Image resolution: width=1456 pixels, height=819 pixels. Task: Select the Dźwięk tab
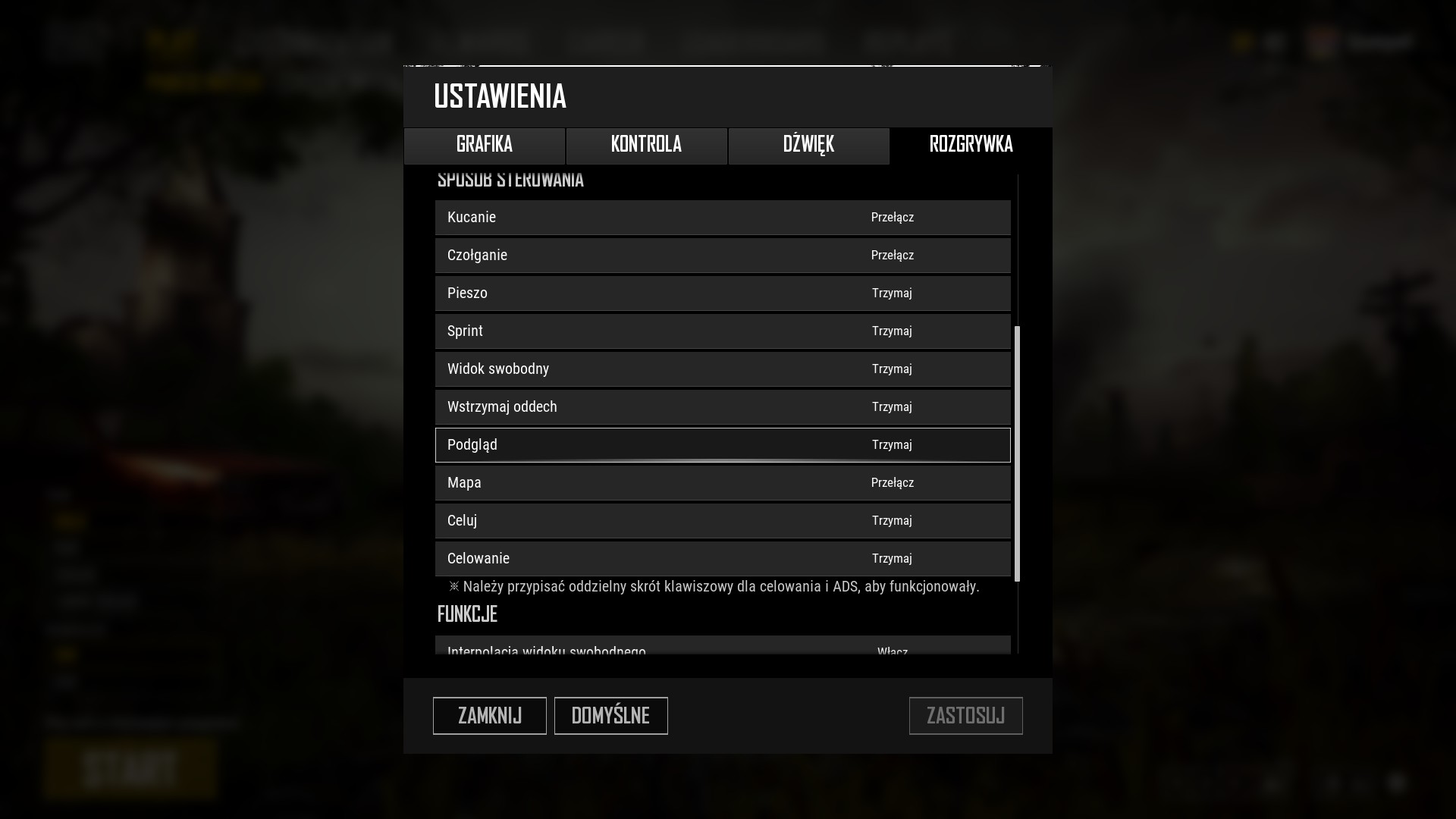(808, 145)
